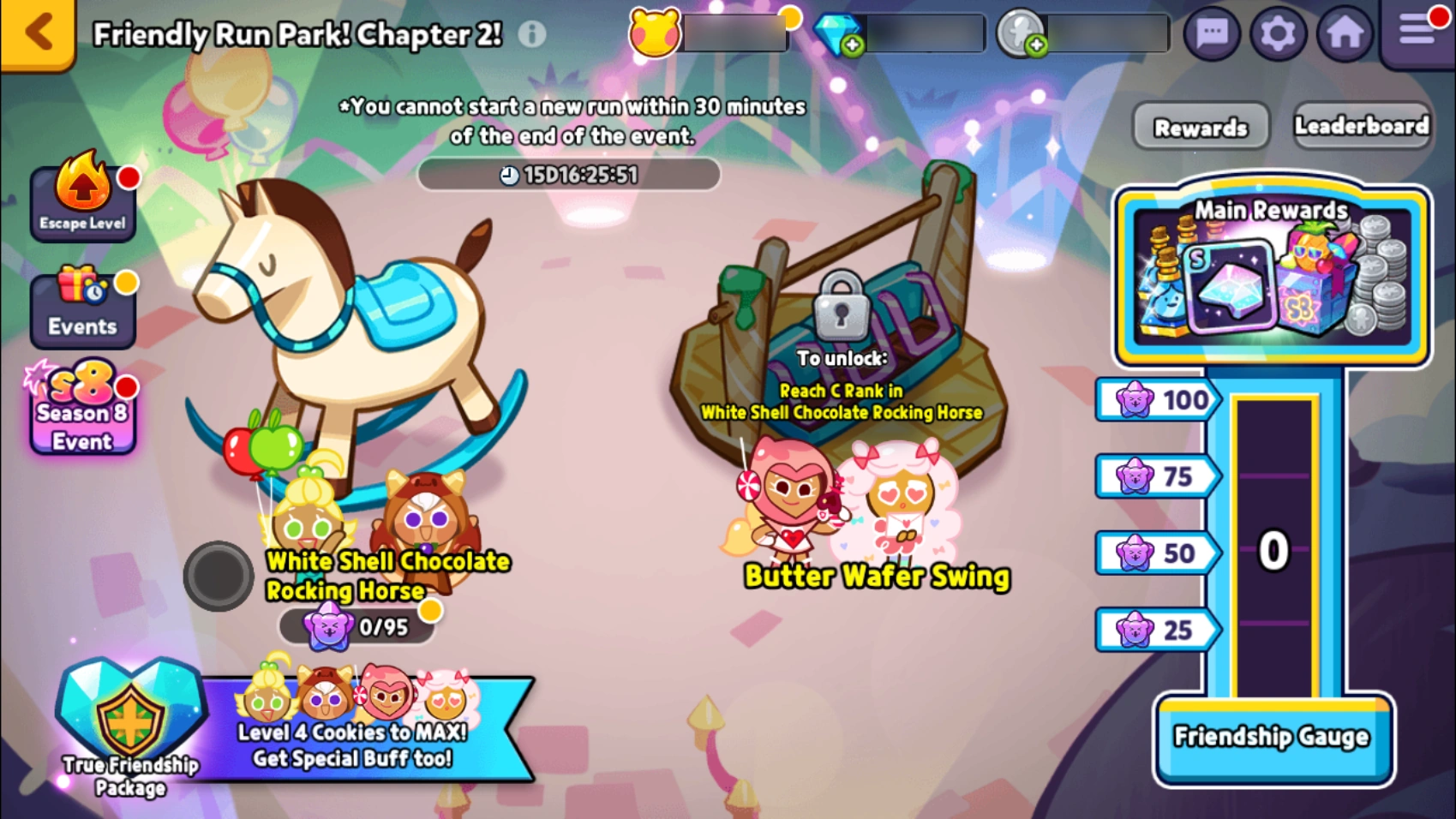
Task: Select the White Shell Chocolate Rocking Horse ride
Action: pos(343,343)
